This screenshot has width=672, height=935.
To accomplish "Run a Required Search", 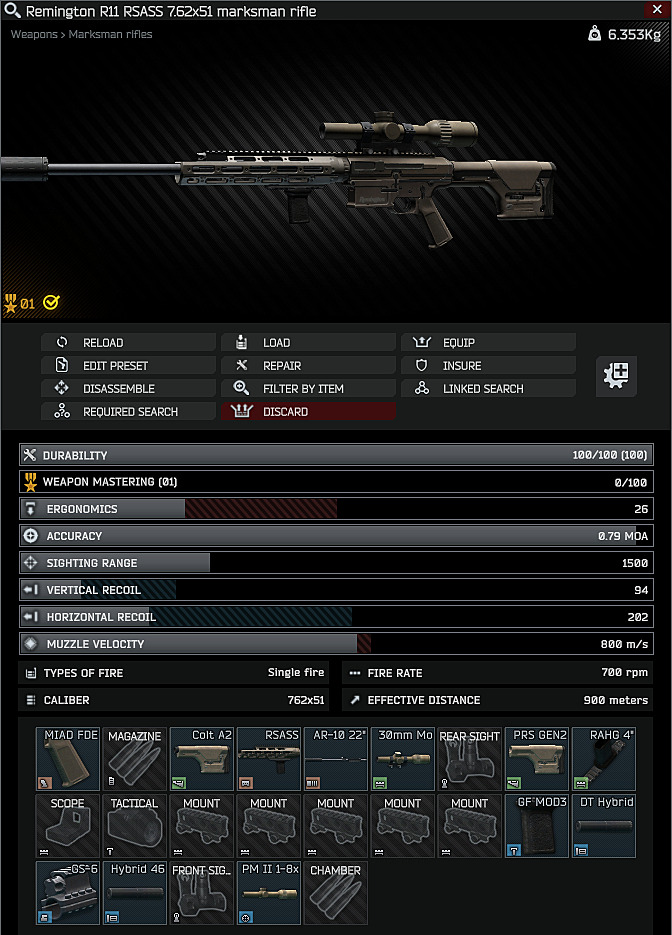I will (128, 412).
